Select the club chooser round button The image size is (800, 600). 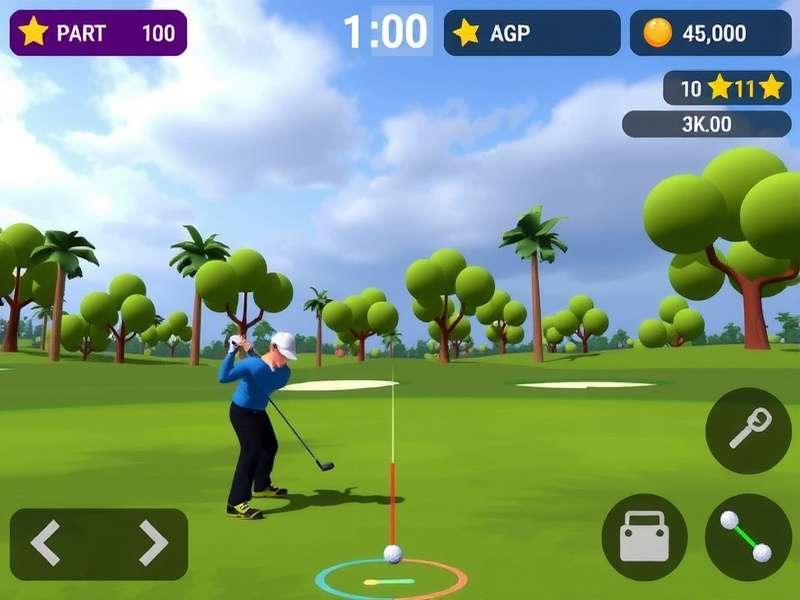(748, 430)
